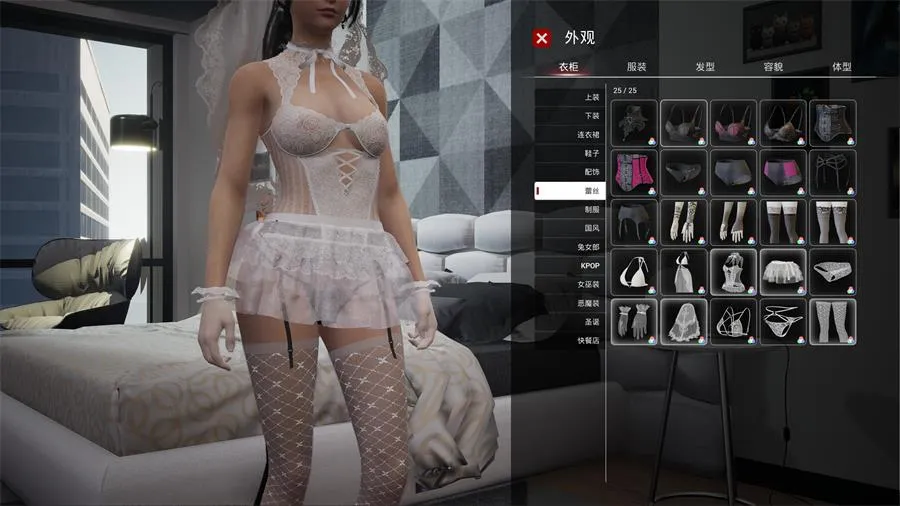Screen dimensions: 900x506
Task: Select the 鞋子 shoes category
Action: 591,153
